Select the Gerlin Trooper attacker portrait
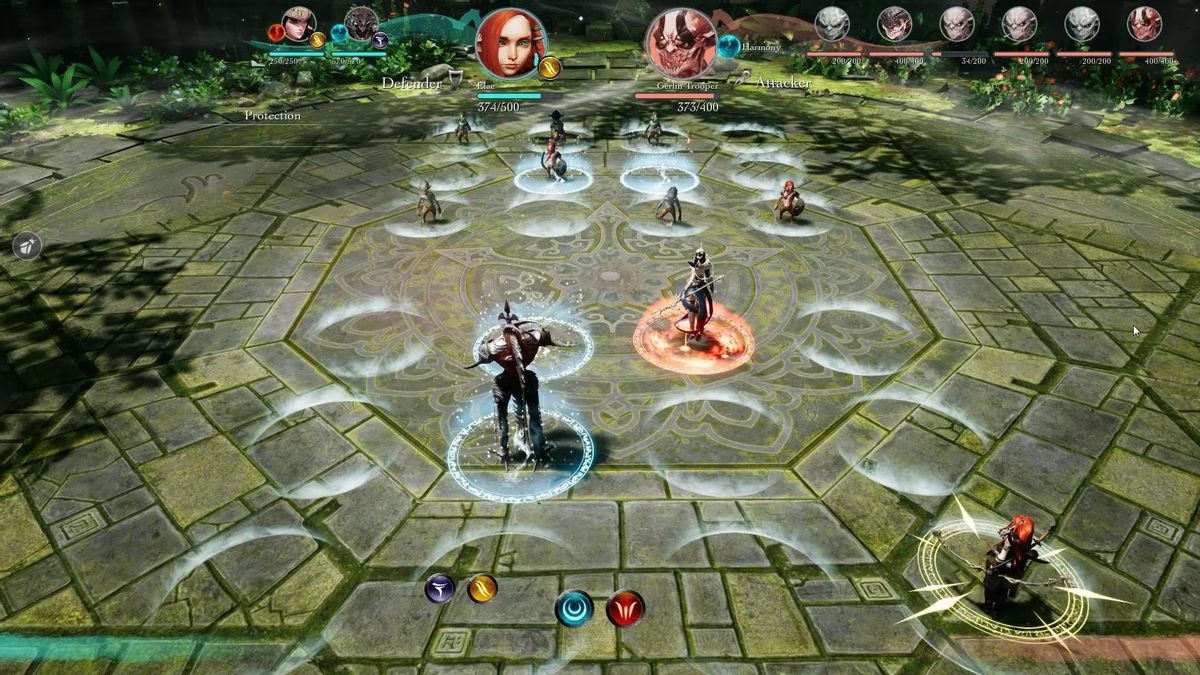This screenshot has height=675, width=1200. [x=683, y=45]
